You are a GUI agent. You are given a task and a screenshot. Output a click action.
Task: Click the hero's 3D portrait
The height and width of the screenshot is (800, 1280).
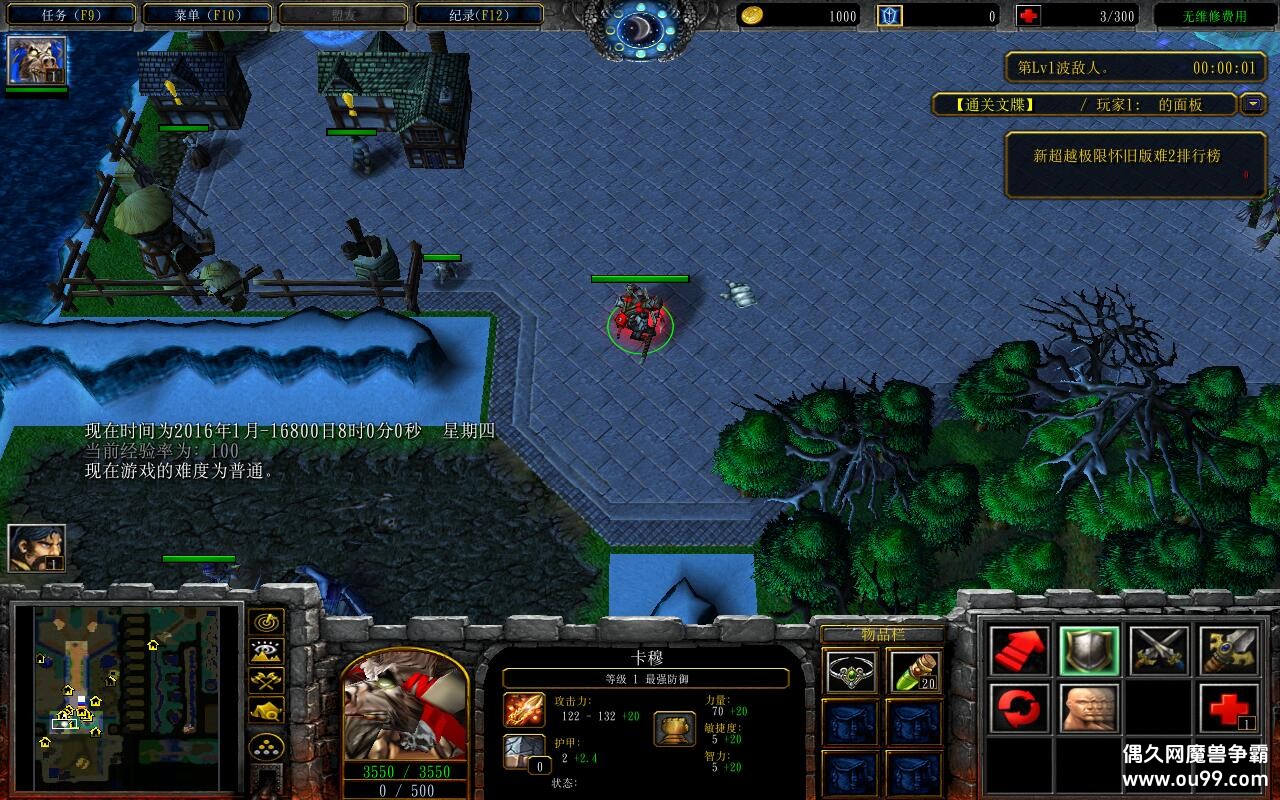405,707
